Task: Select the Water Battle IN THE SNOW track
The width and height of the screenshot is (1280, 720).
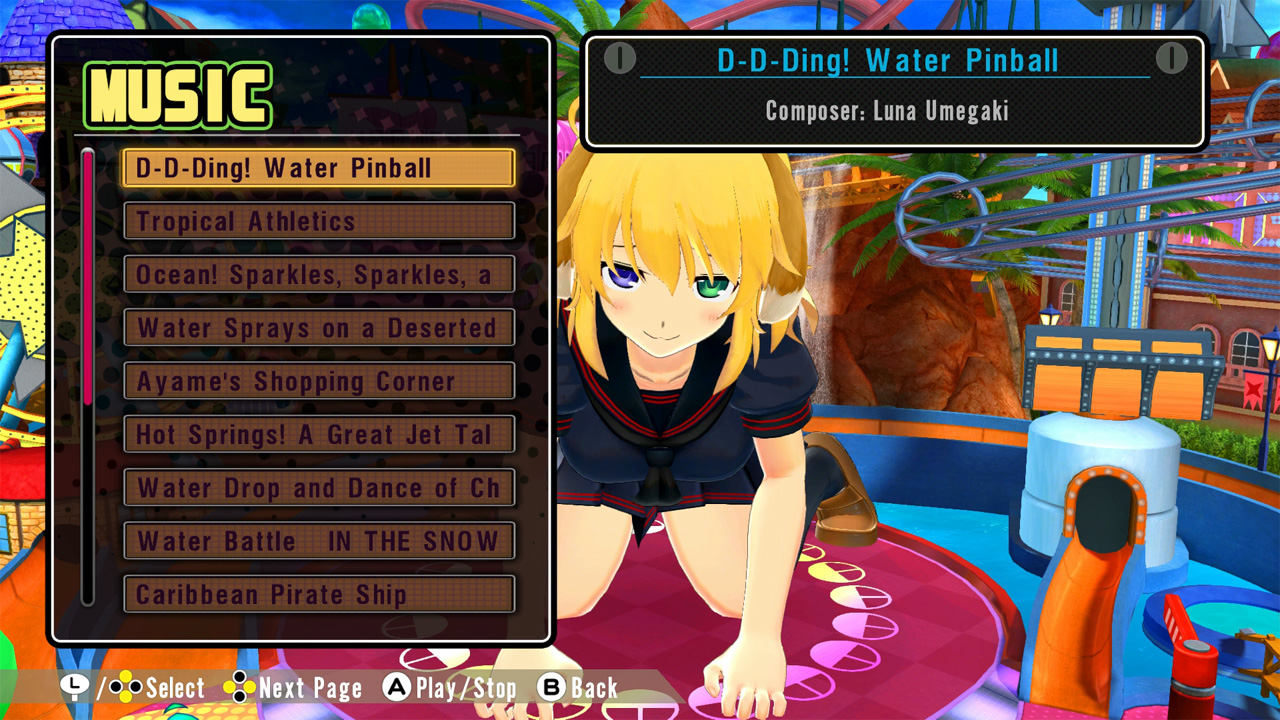Action: coord(318,541)
